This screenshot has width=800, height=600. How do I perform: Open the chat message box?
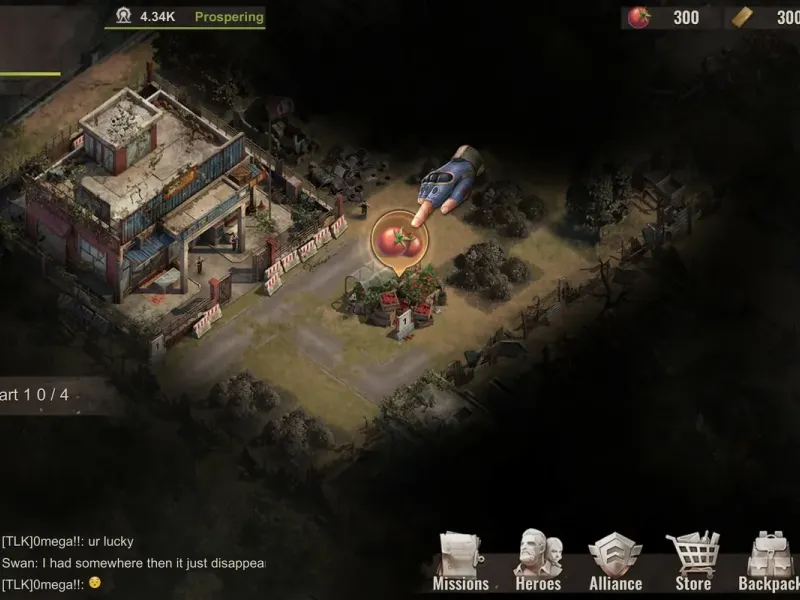132,562
